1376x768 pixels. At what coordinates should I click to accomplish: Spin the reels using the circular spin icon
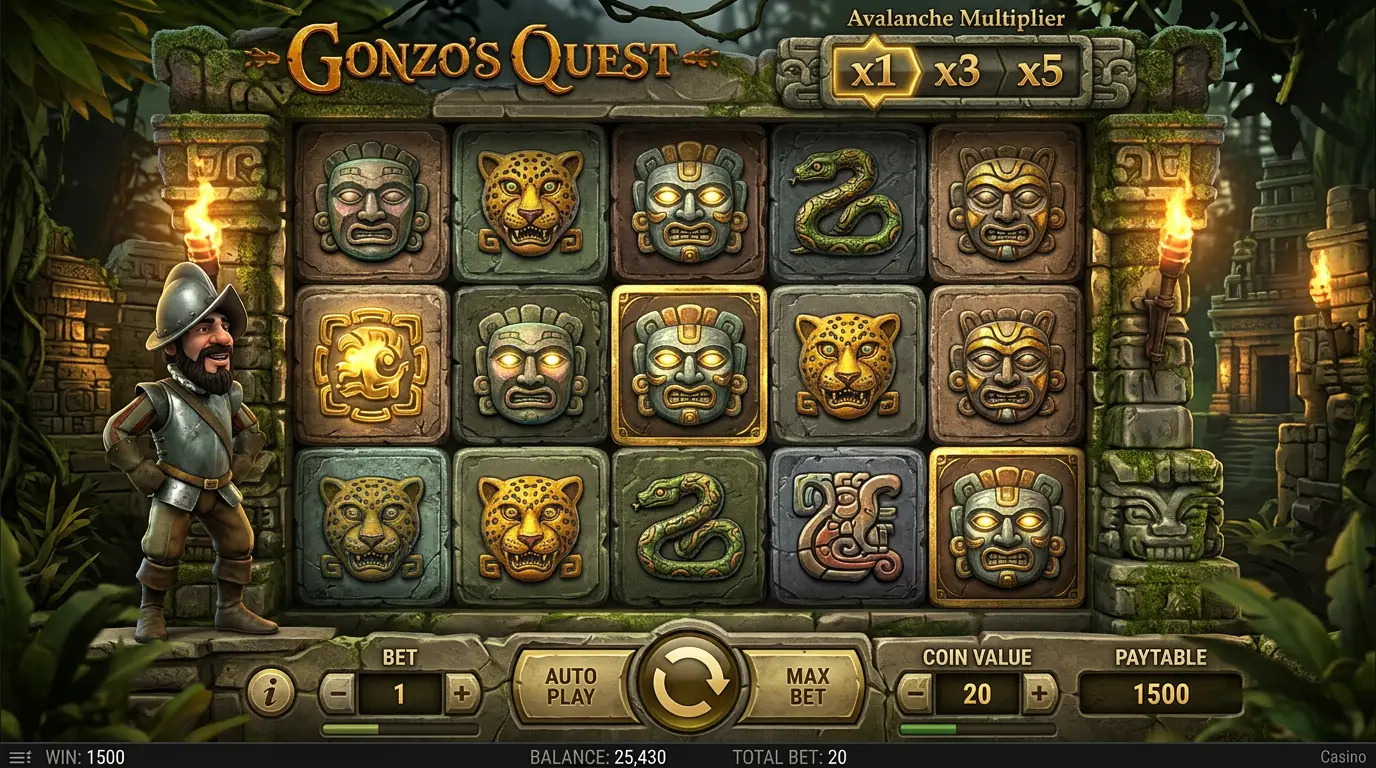coord(687,683)
